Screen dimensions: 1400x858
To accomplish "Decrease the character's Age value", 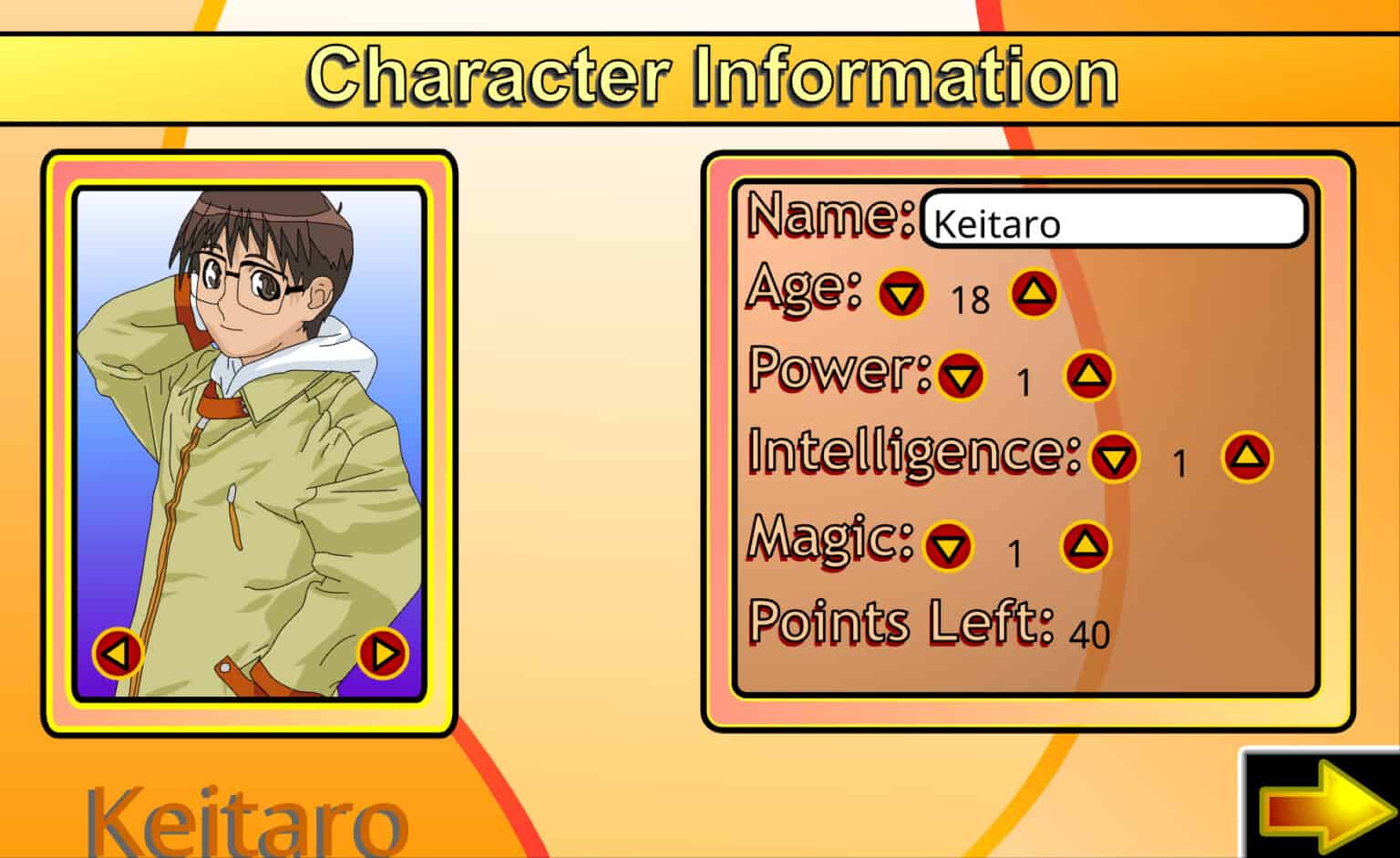I will [x=901, y=294].
